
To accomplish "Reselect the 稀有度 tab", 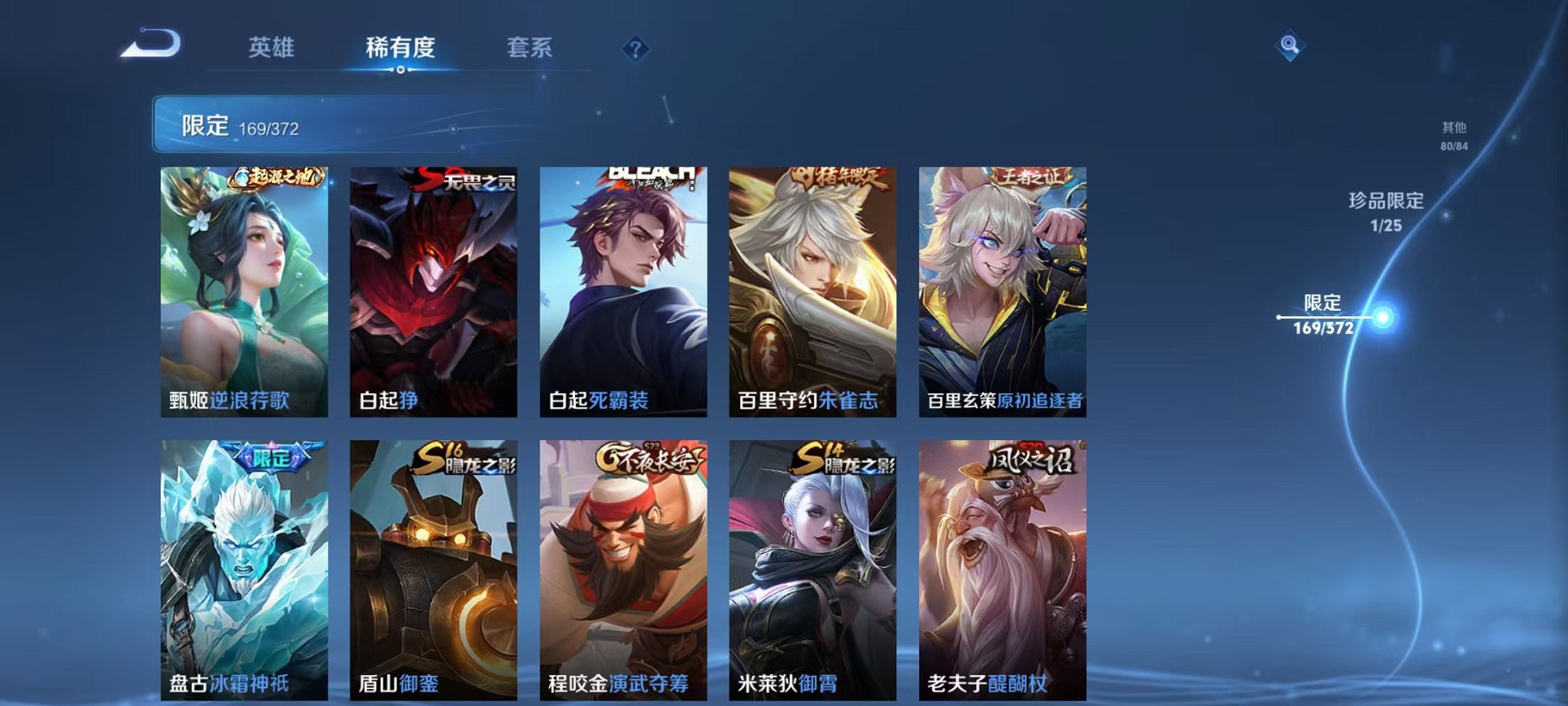I will pos(397,46).
